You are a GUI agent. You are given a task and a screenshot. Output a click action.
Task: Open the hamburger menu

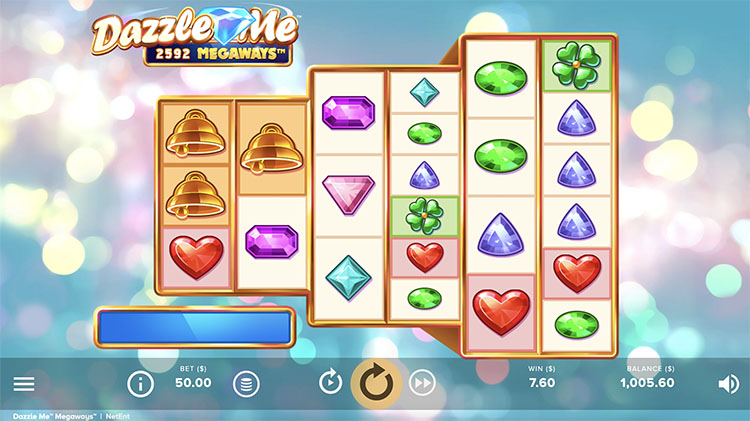(24, 383)
